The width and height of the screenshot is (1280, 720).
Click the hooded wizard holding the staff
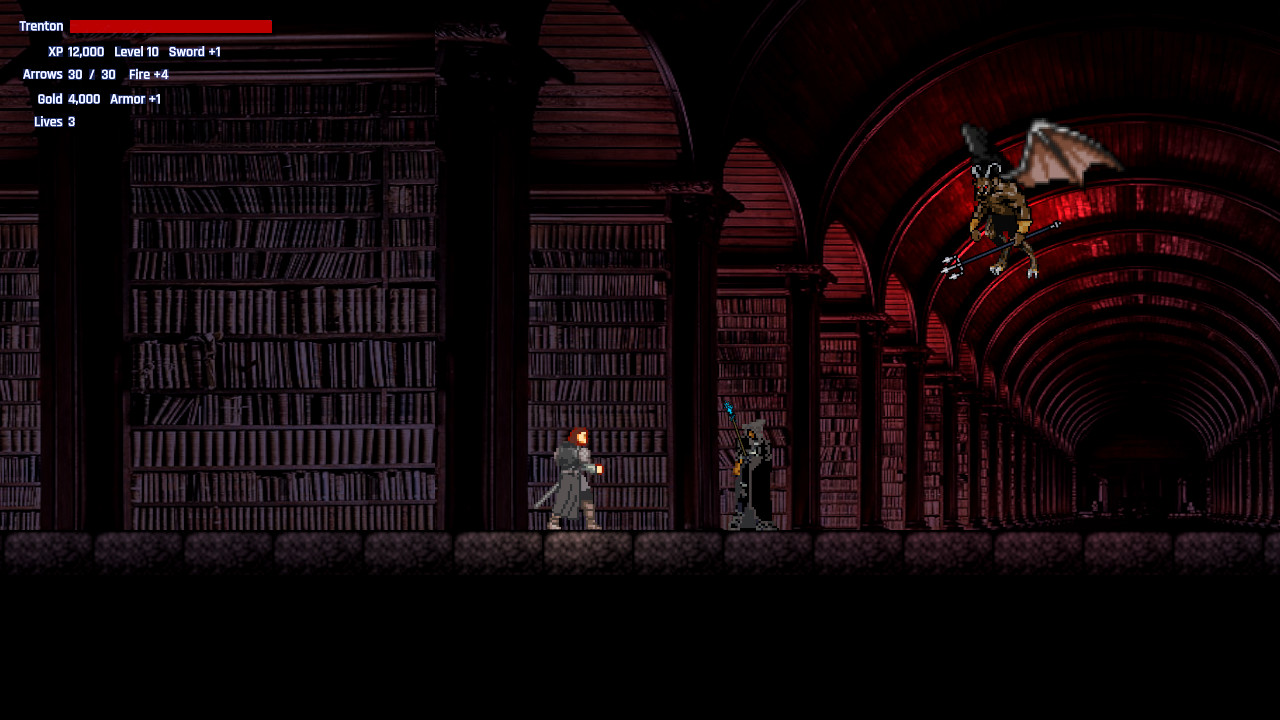click(x=752, y=470)
